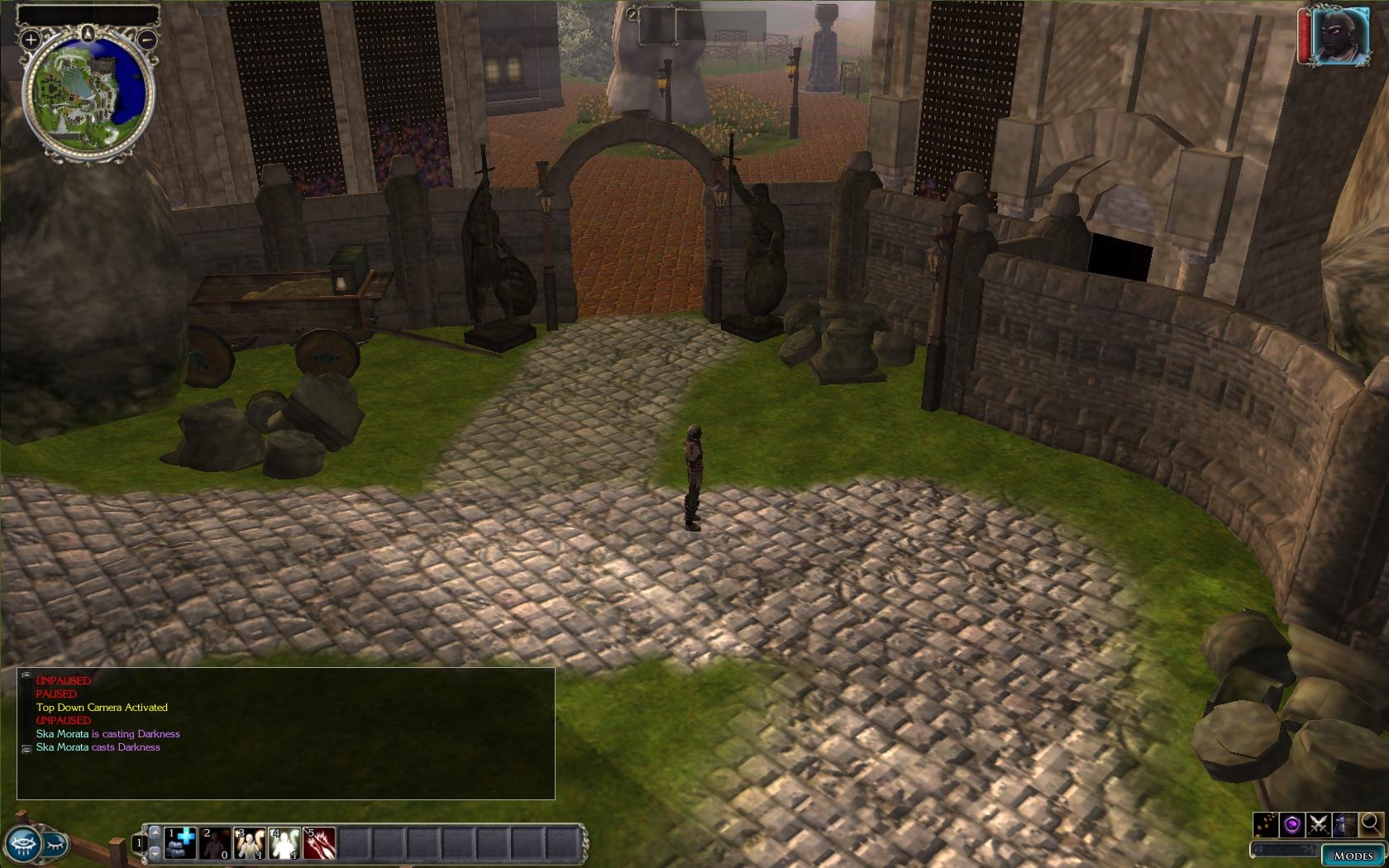Viewport: 1389px width, 868px height.
Task: Click the open eye button
Action: coord(22,845)
